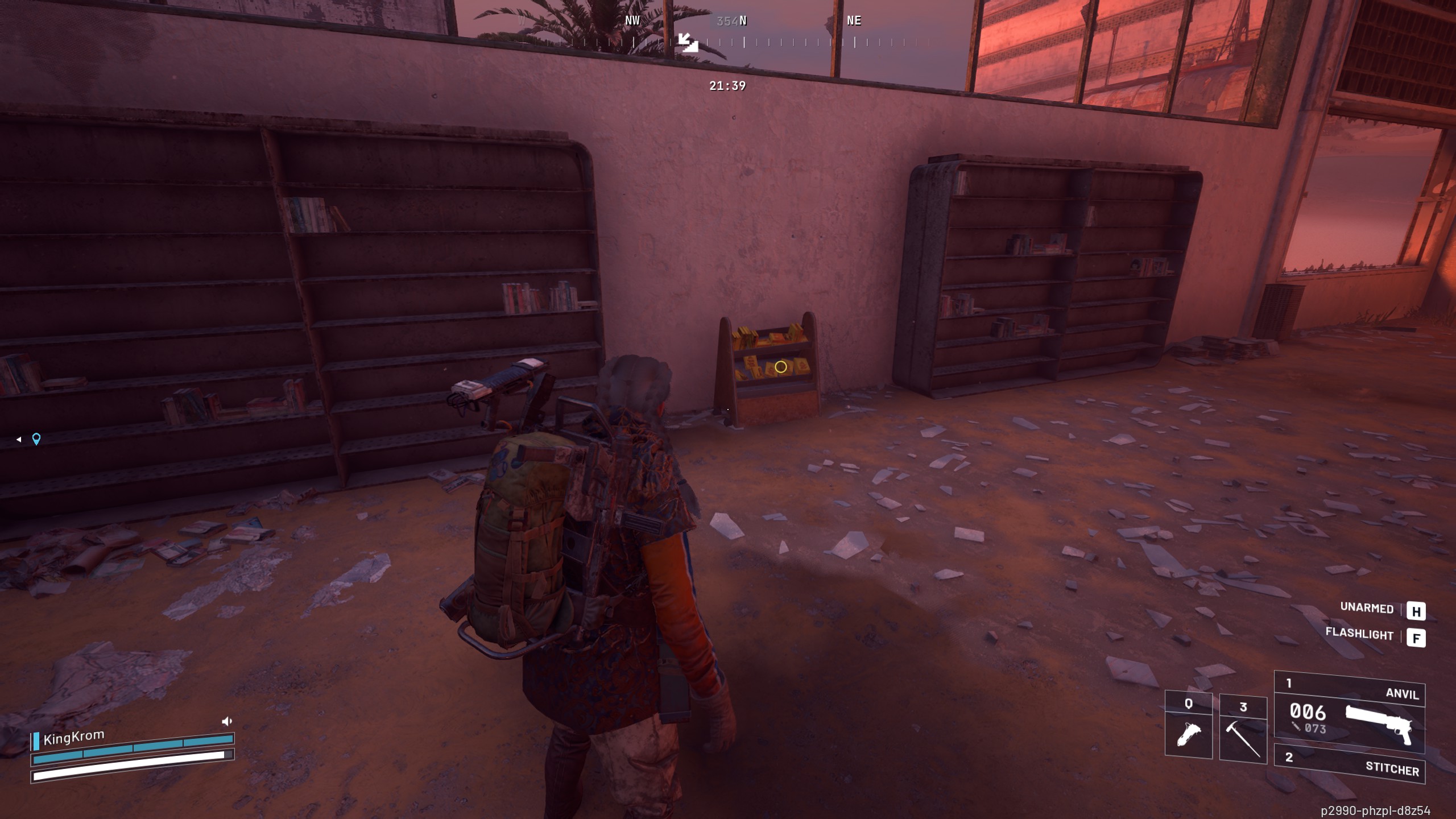Mute voice chat via the speaker icon
The height and width of the screenshot is (819, 1456).
(x=227, y=720)
